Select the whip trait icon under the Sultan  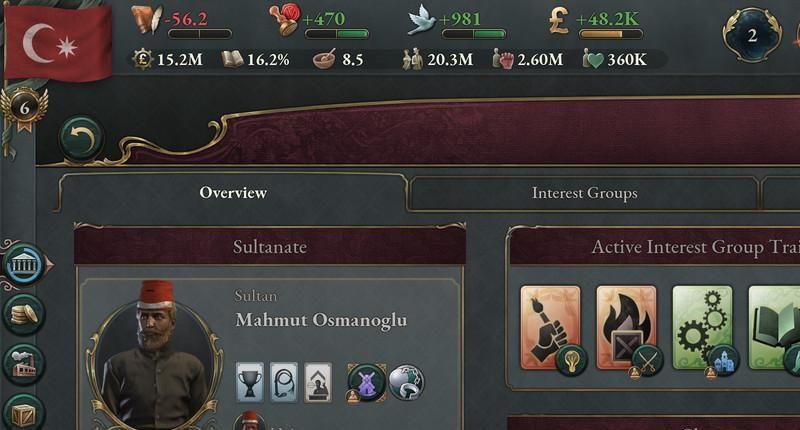tap(284, 381)
